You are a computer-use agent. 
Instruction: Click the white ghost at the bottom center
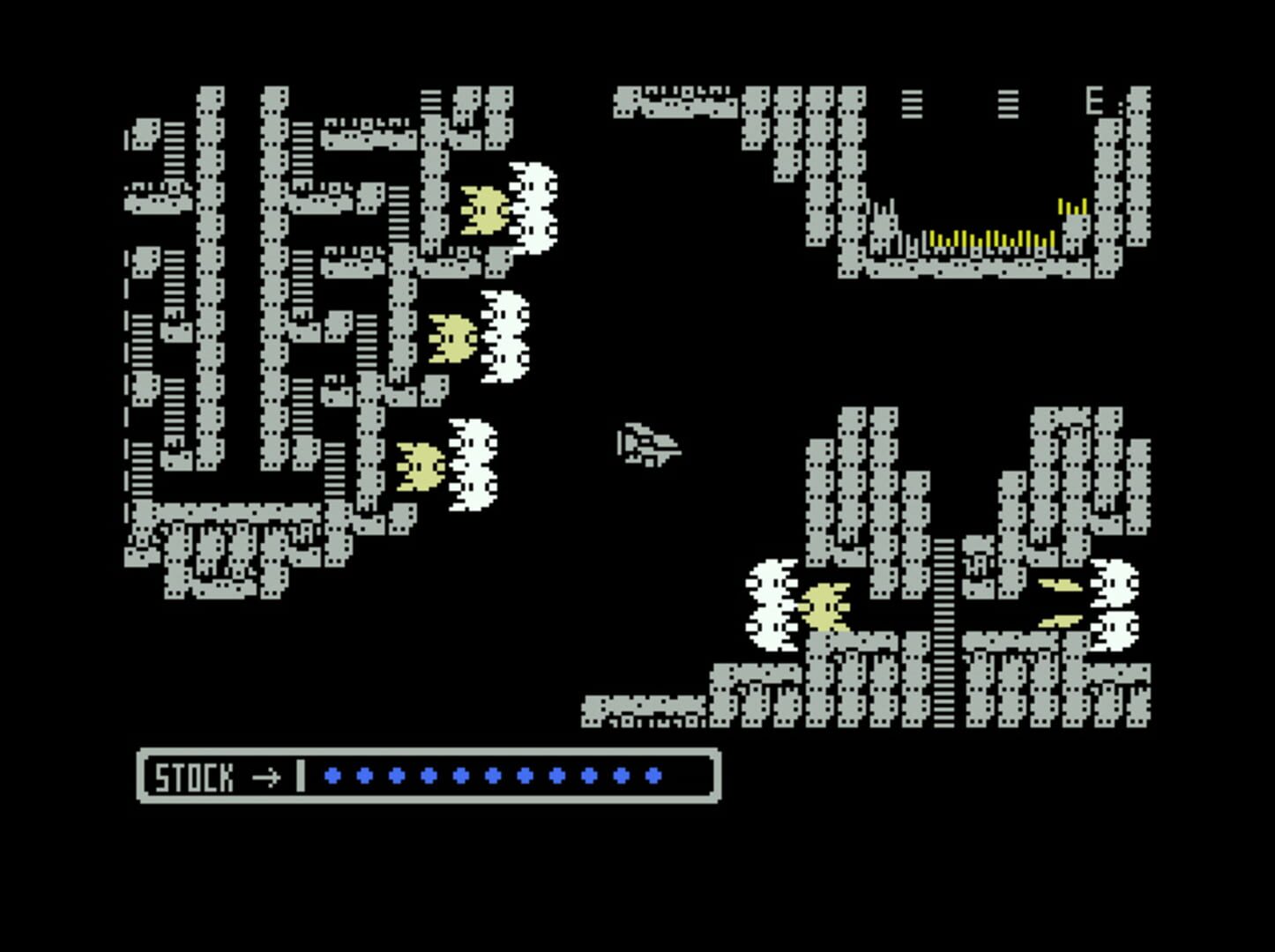pos(773,604)
